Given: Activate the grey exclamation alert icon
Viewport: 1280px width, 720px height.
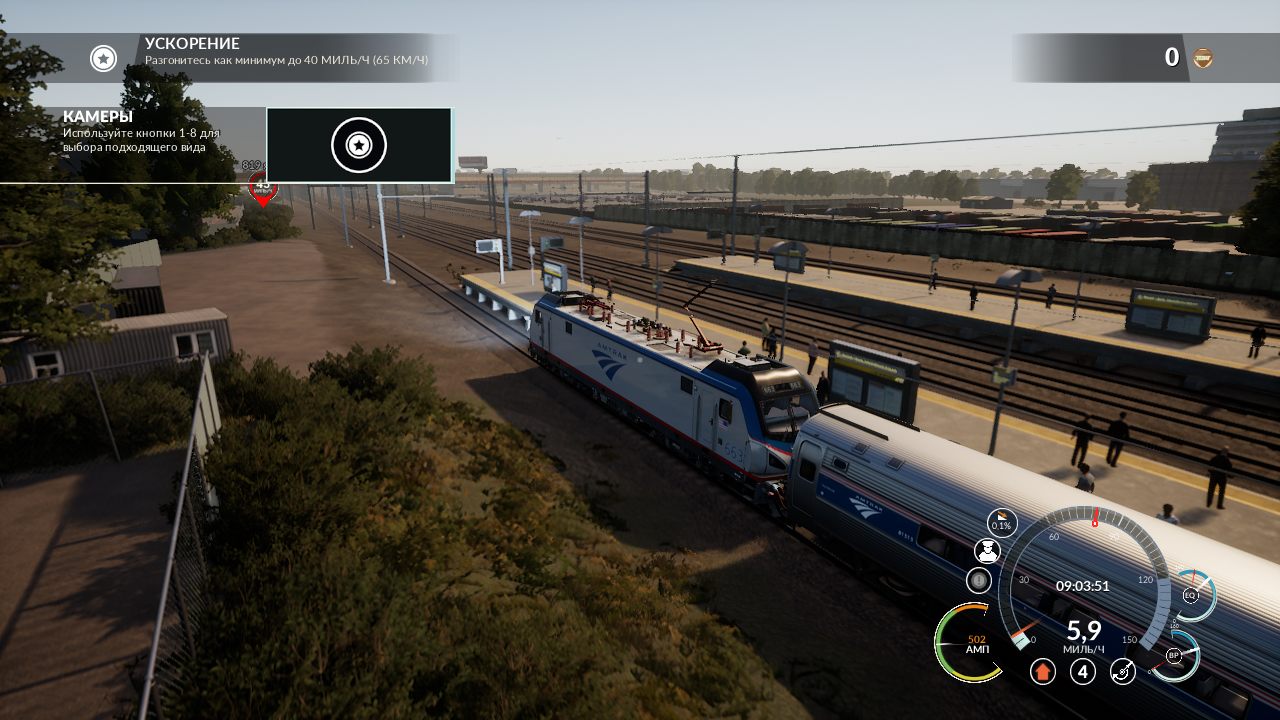Looking at the screenshot, I should pos(978,580).
